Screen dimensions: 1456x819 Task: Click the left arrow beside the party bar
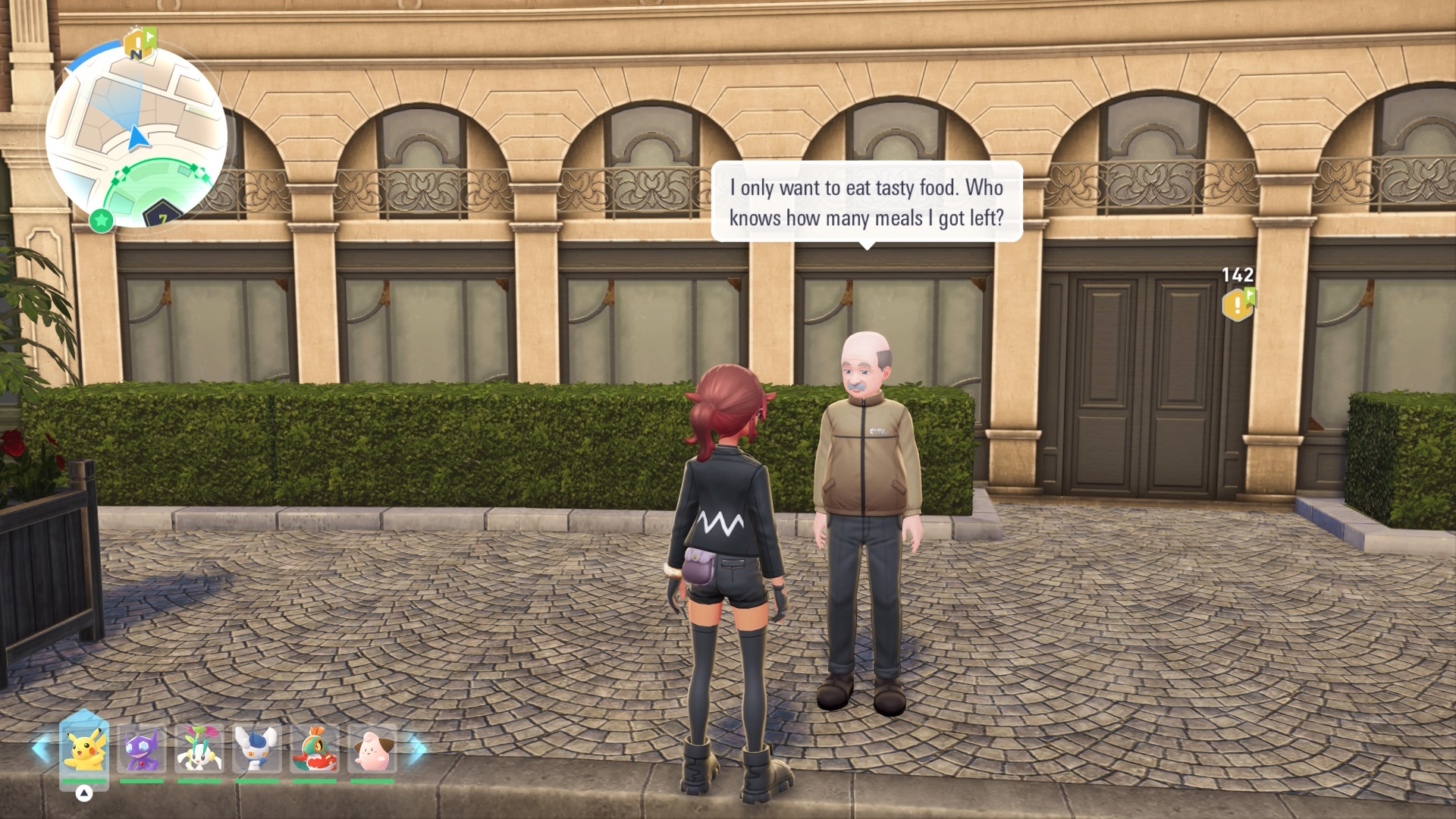click(x=42, y=748)
